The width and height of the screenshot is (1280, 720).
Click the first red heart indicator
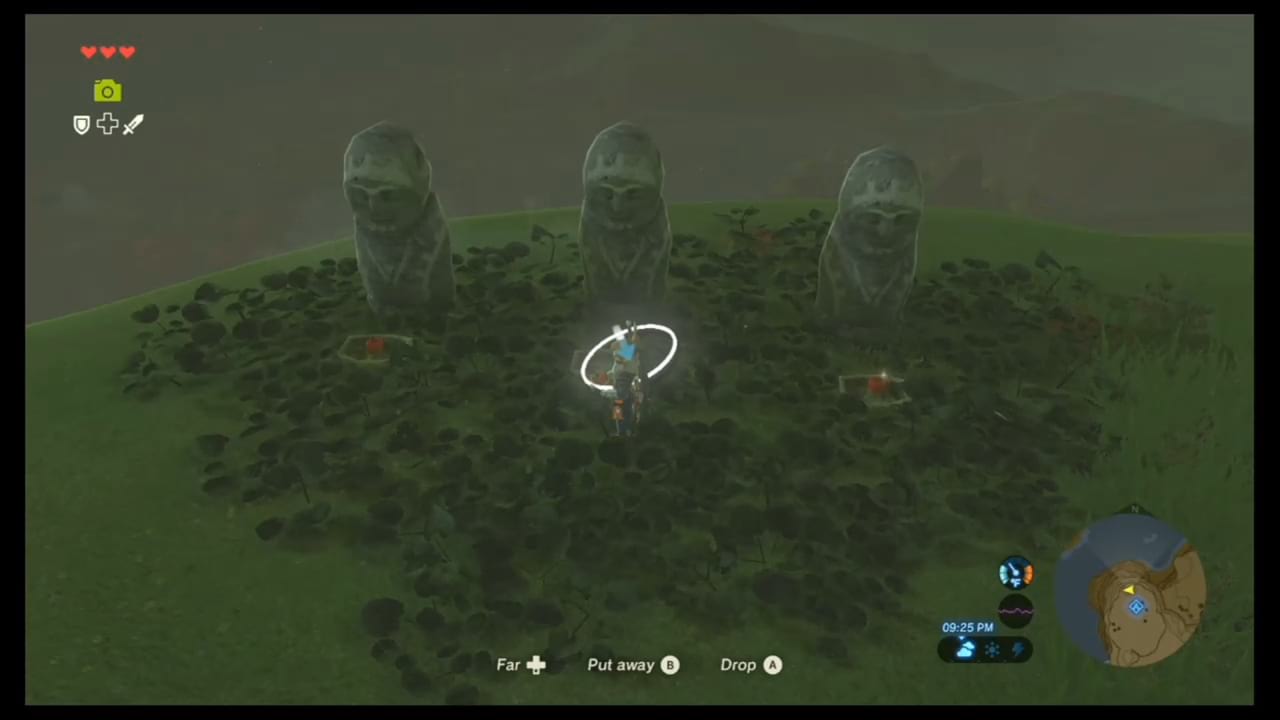(89, 52)
